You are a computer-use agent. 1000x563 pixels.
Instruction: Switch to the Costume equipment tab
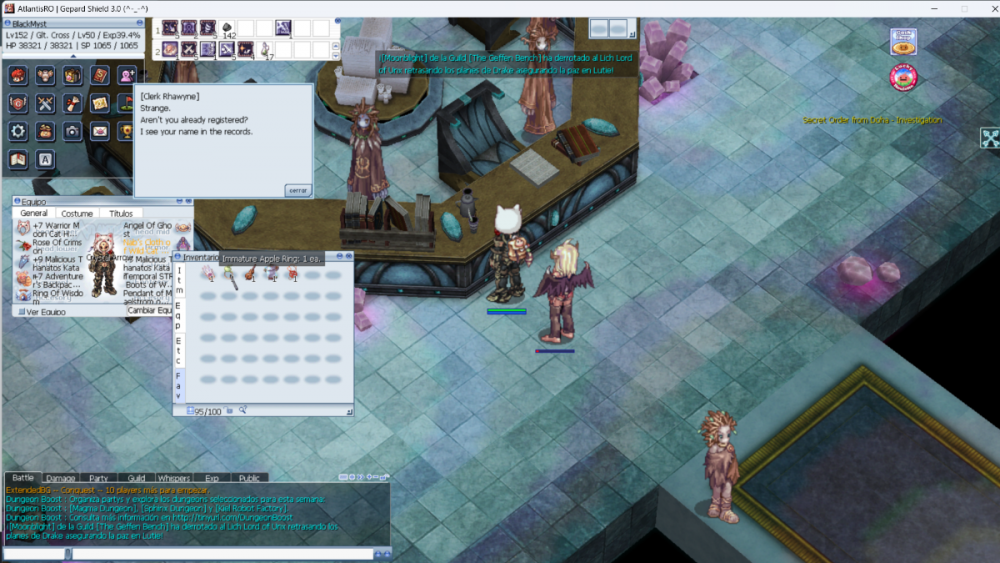pyautogui.click(x=77, y=214)
